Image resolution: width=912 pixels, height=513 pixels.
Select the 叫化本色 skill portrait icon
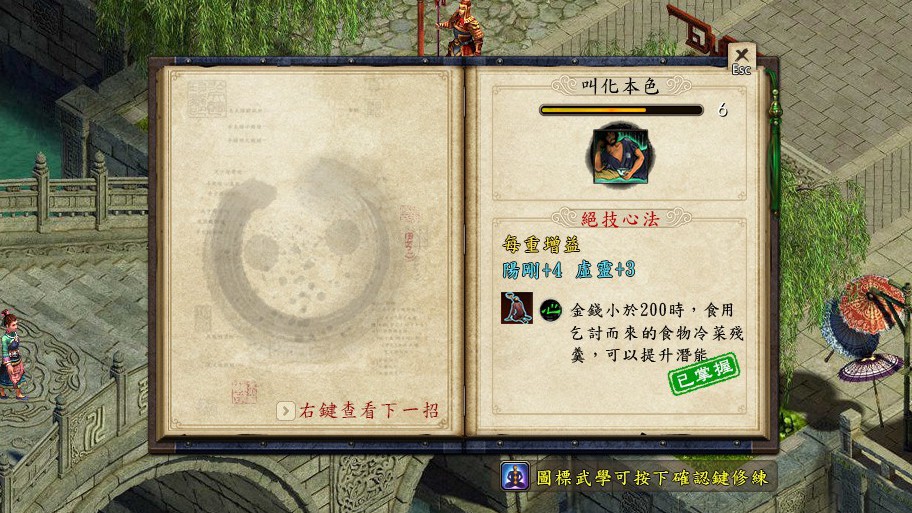click(617, 157)
